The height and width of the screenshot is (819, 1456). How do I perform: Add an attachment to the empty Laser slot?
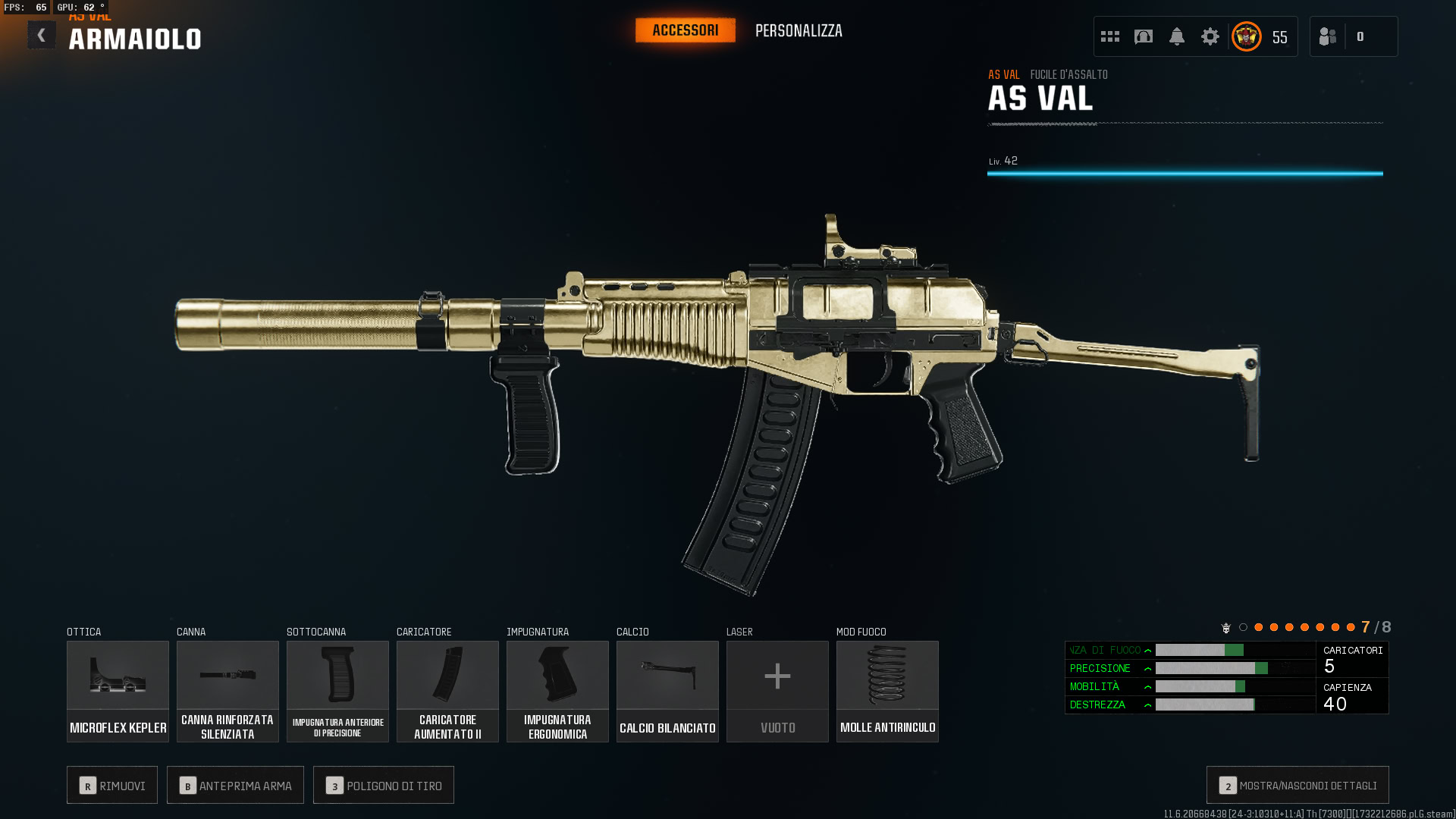tap(777, 691)
